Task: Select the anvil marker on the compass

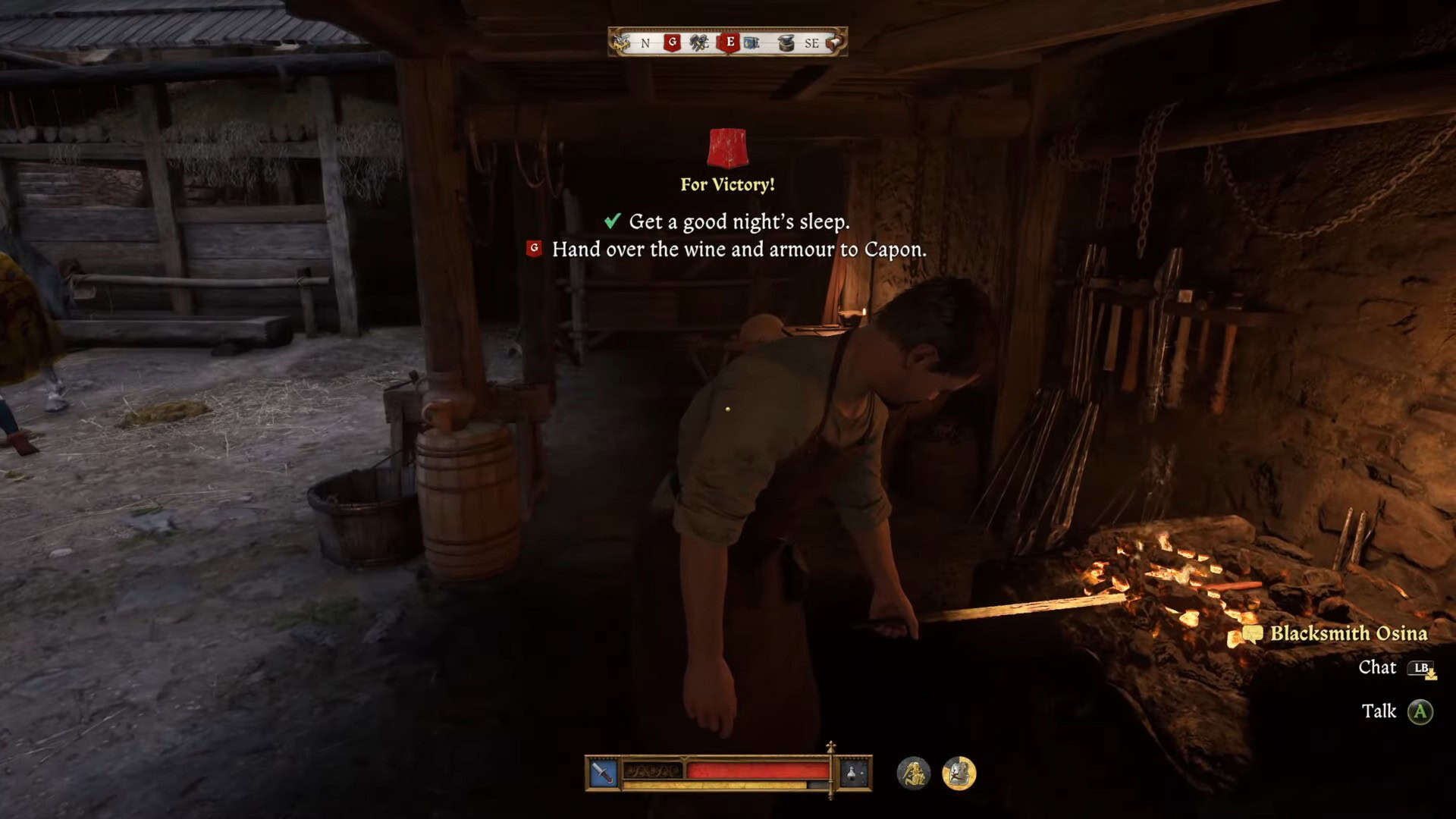Action: click(x=786, y=43)
